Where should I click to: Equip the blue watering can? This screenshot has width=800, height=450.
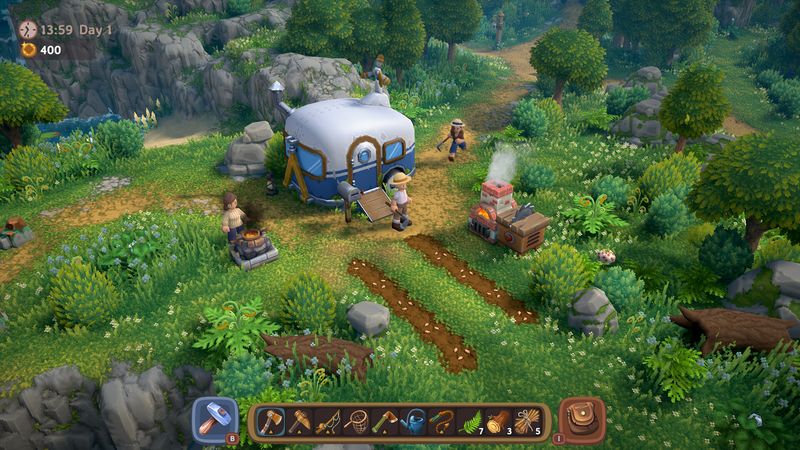coord(413,422)
